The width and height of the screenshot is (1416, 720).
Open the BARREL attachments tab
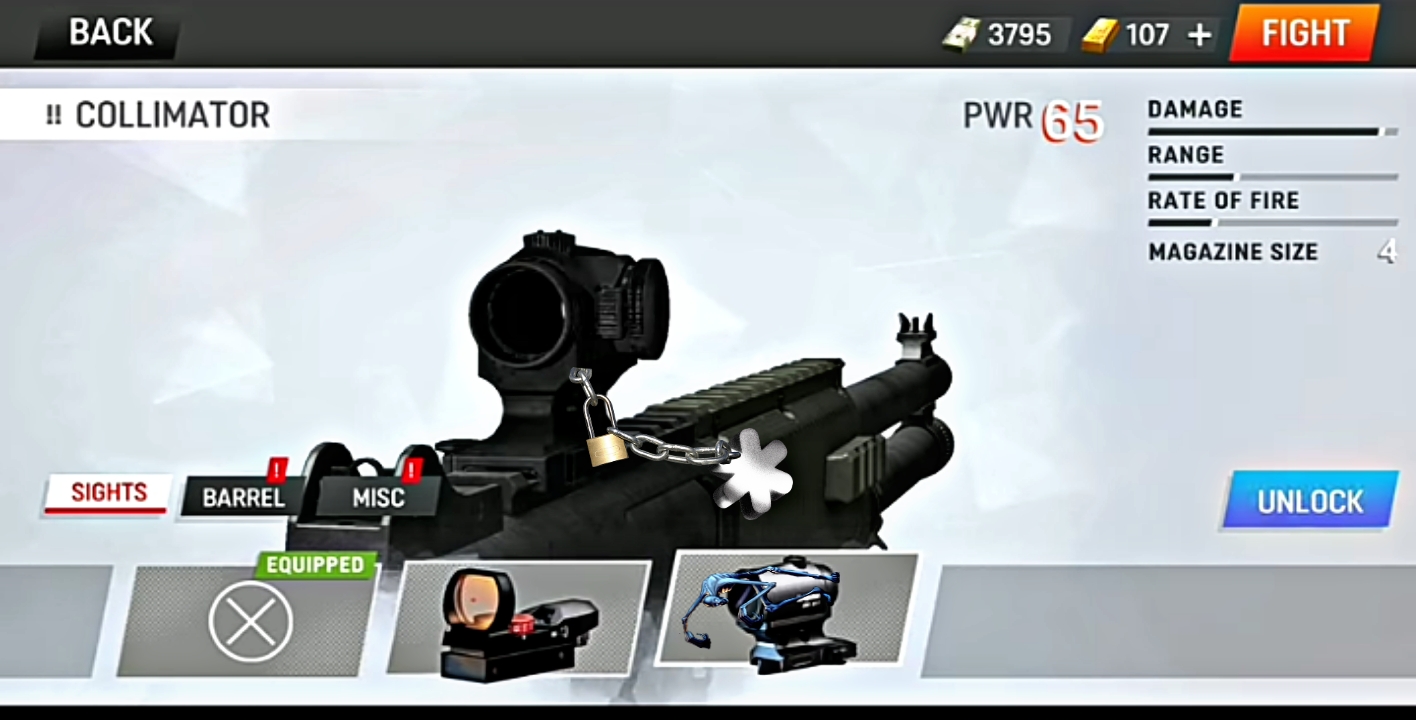(x=243, y=497)
